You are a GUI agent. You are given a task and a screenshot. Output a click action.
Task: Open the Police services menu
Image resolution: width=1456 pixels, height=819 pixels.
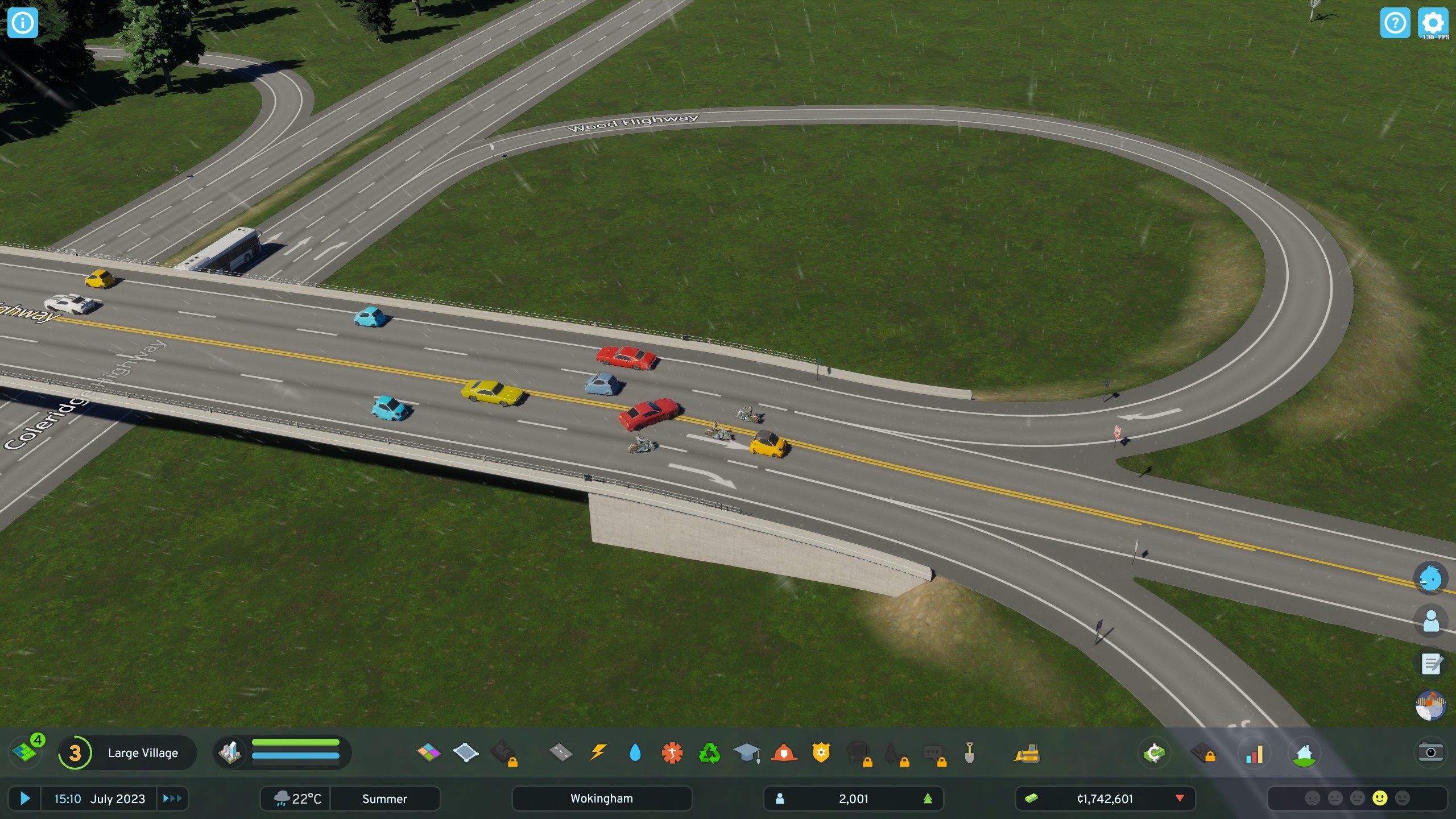pos(822,752)
